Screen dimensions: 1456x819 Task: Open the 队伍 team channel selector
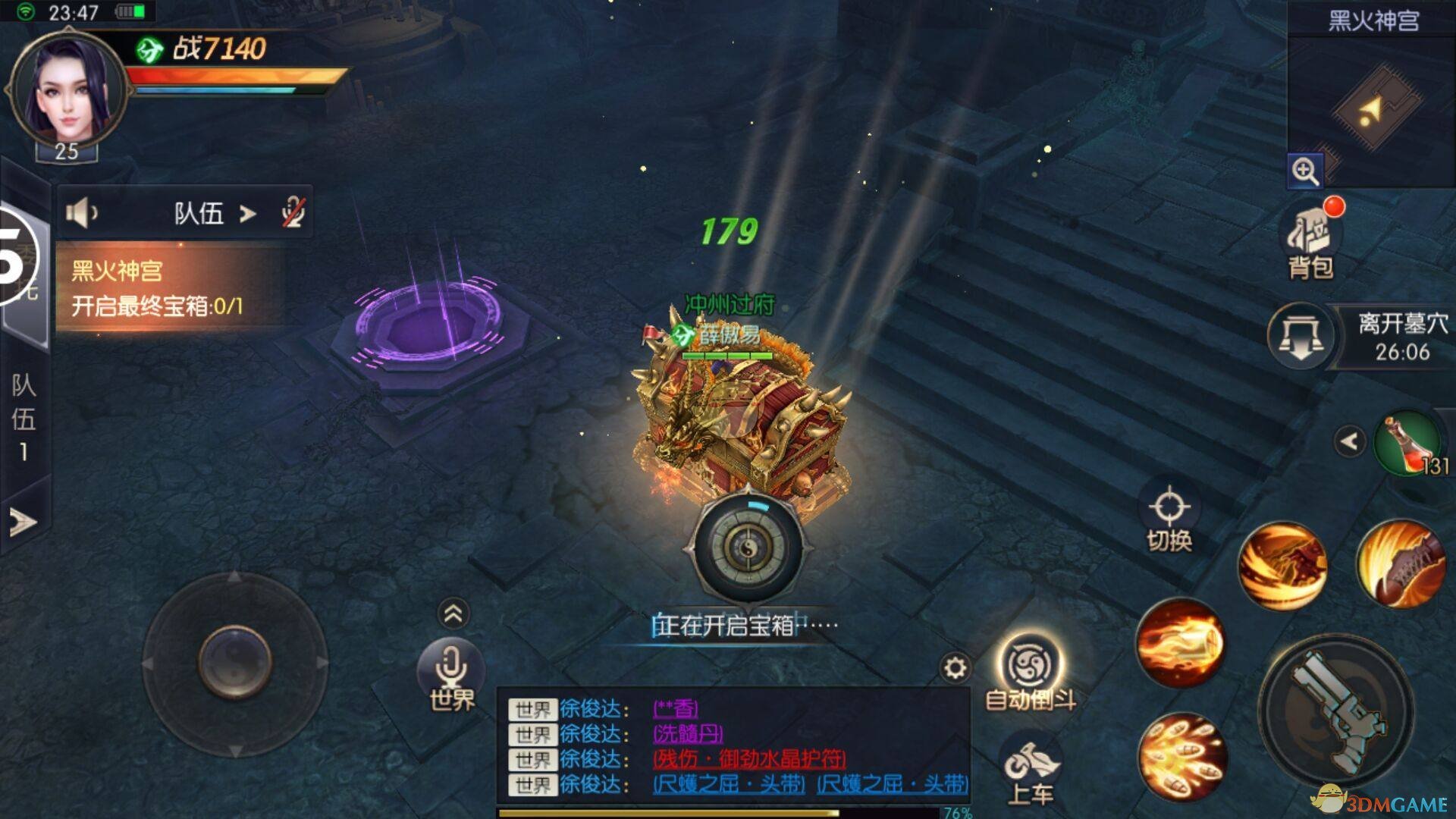[x=214, y=214]
